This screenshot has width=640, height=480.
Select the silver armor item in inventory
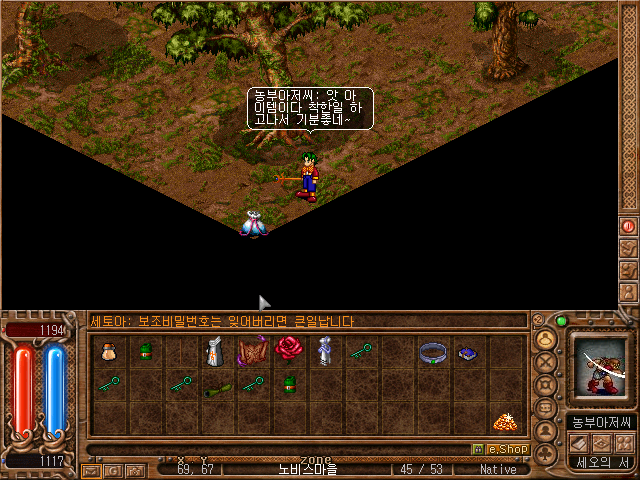(214, 351)
